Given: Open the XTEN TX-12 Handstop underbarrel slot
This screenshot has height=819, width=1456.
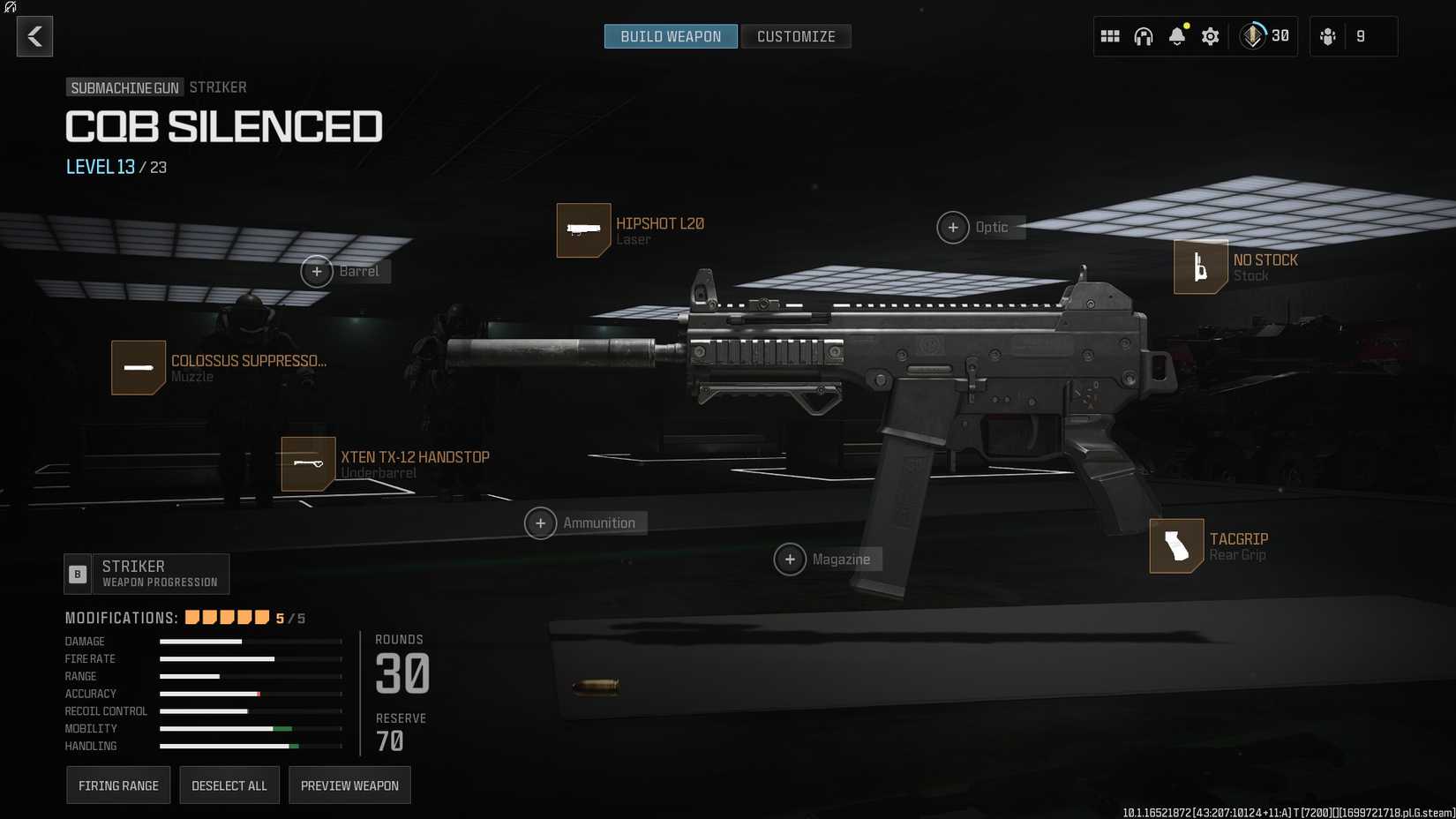Looking at the screenshot, I should click(307, 463).
